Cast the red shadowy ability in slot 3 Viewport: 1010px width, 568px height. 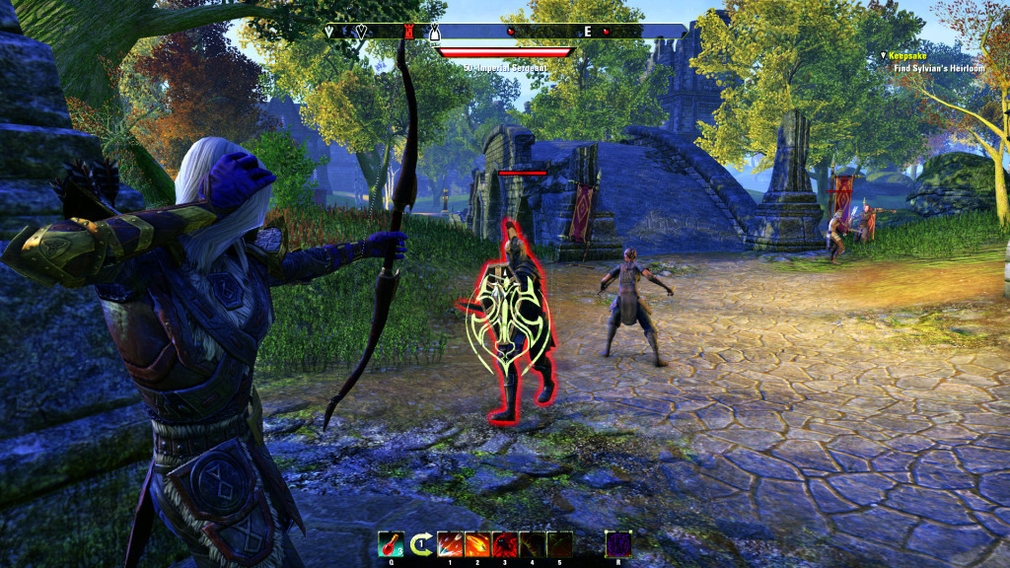504,544
